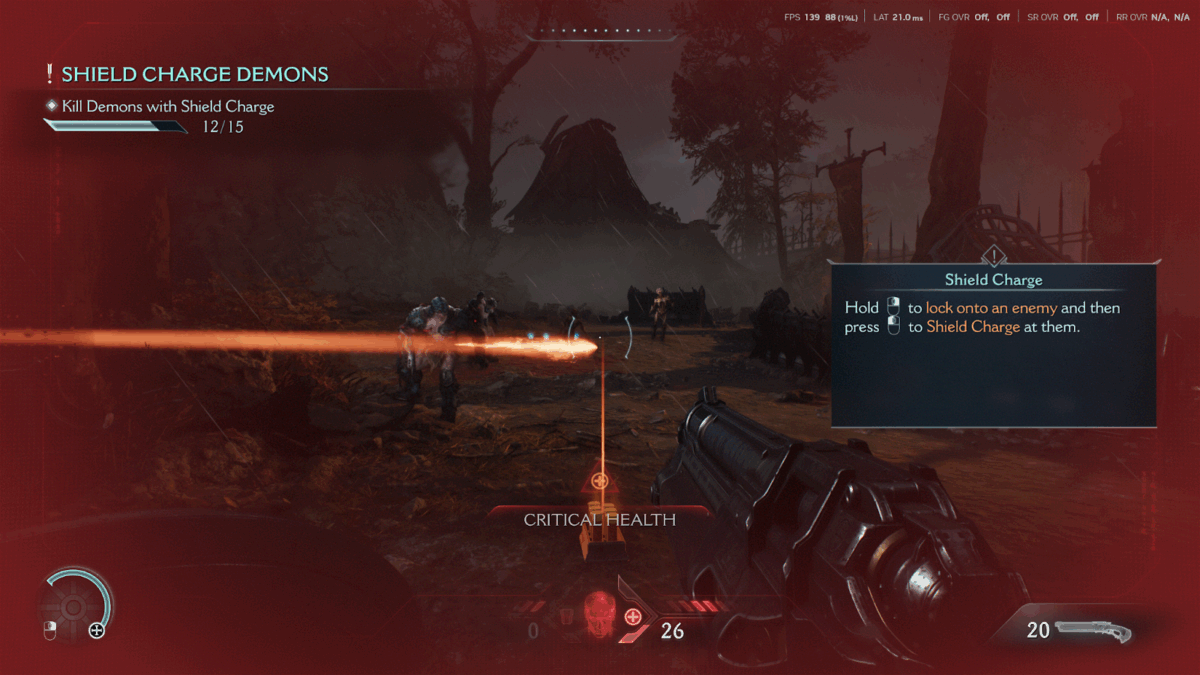Click the Shield Charge tutorial panel
Image resolution: width=1200 pixels, height=675 pixels.
993,343
